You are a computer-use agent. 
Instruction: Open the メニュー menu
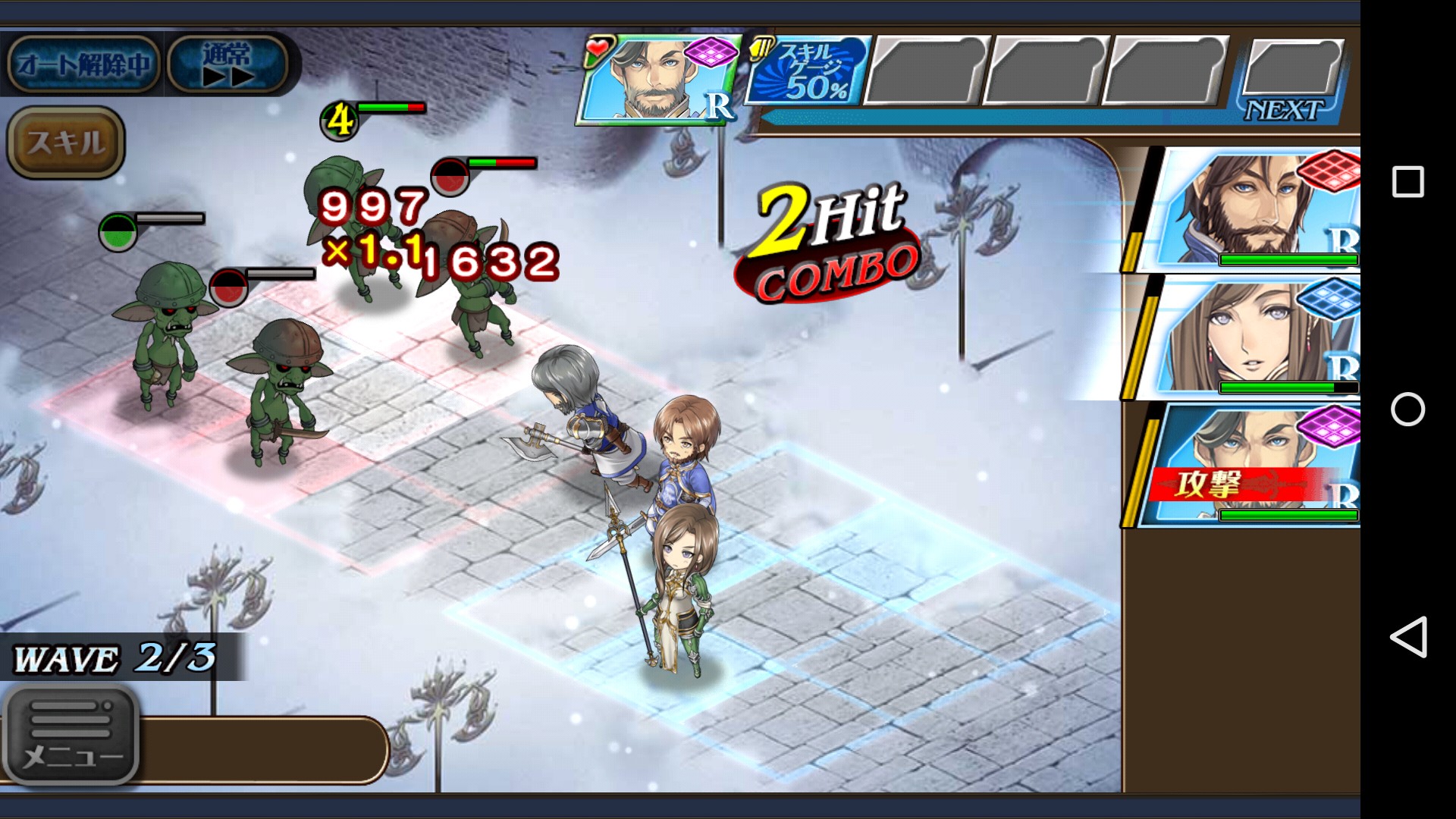click(x=71, y=734)
